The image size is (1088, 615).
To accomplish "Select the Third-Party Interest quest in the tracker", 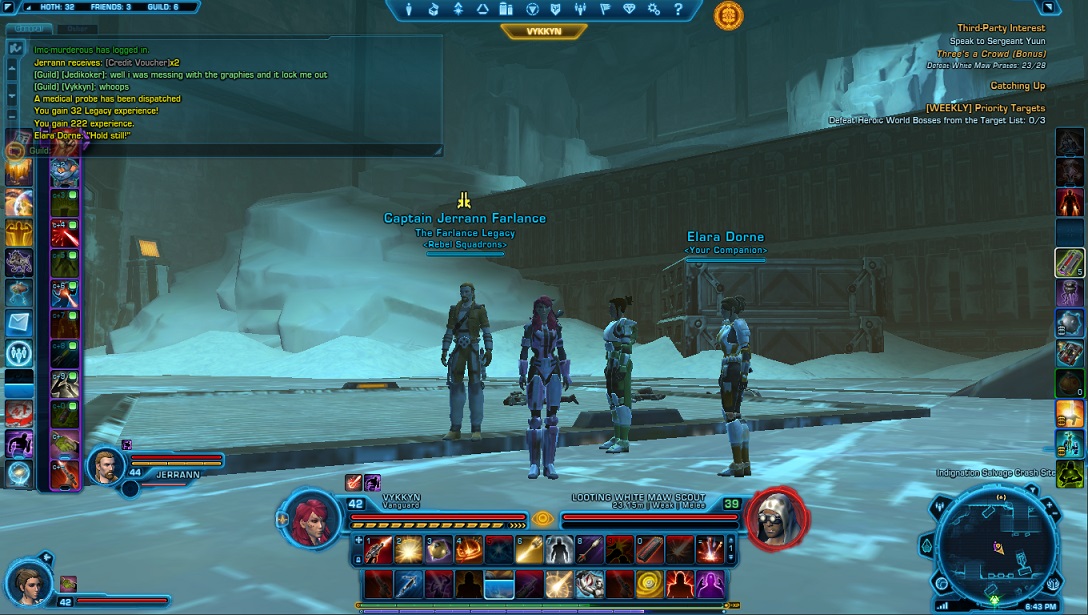I will tap(1000, 28).
